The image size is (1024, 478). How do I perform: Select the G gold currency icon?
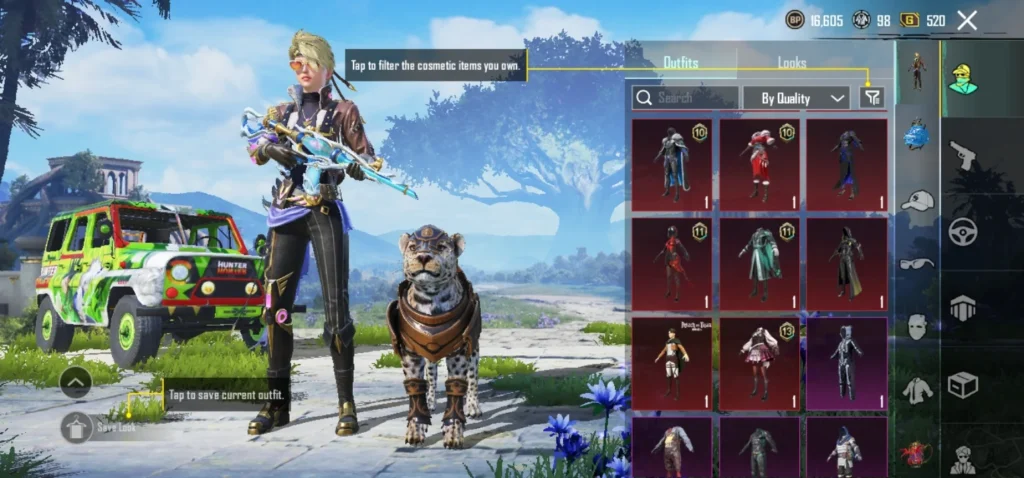coord(910,20)
